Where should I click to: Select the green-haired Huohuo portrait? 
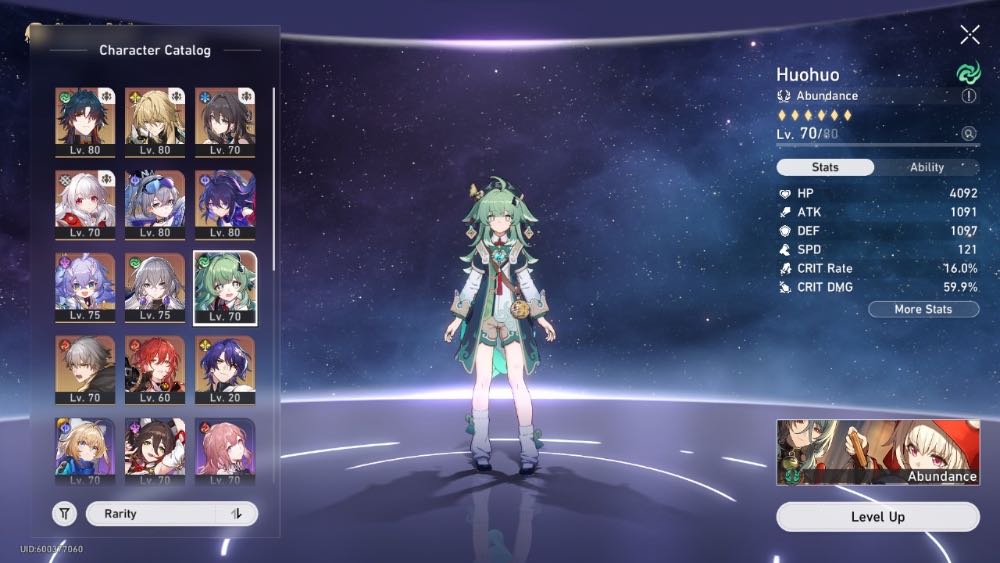(225, 287)
